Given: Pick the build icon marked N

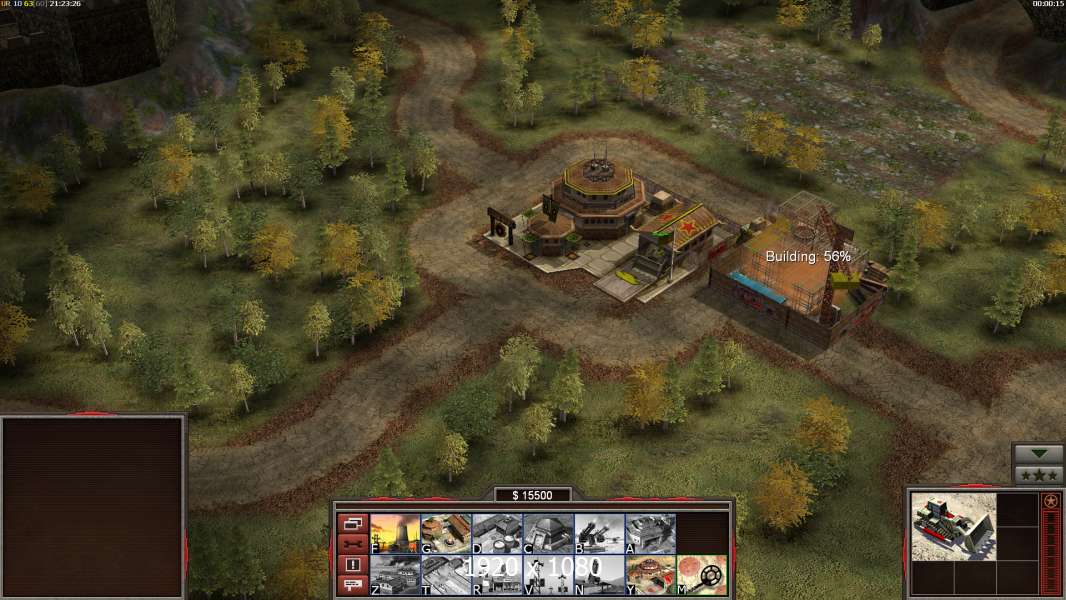Looking at the screenshot, I should coord(599,575).
